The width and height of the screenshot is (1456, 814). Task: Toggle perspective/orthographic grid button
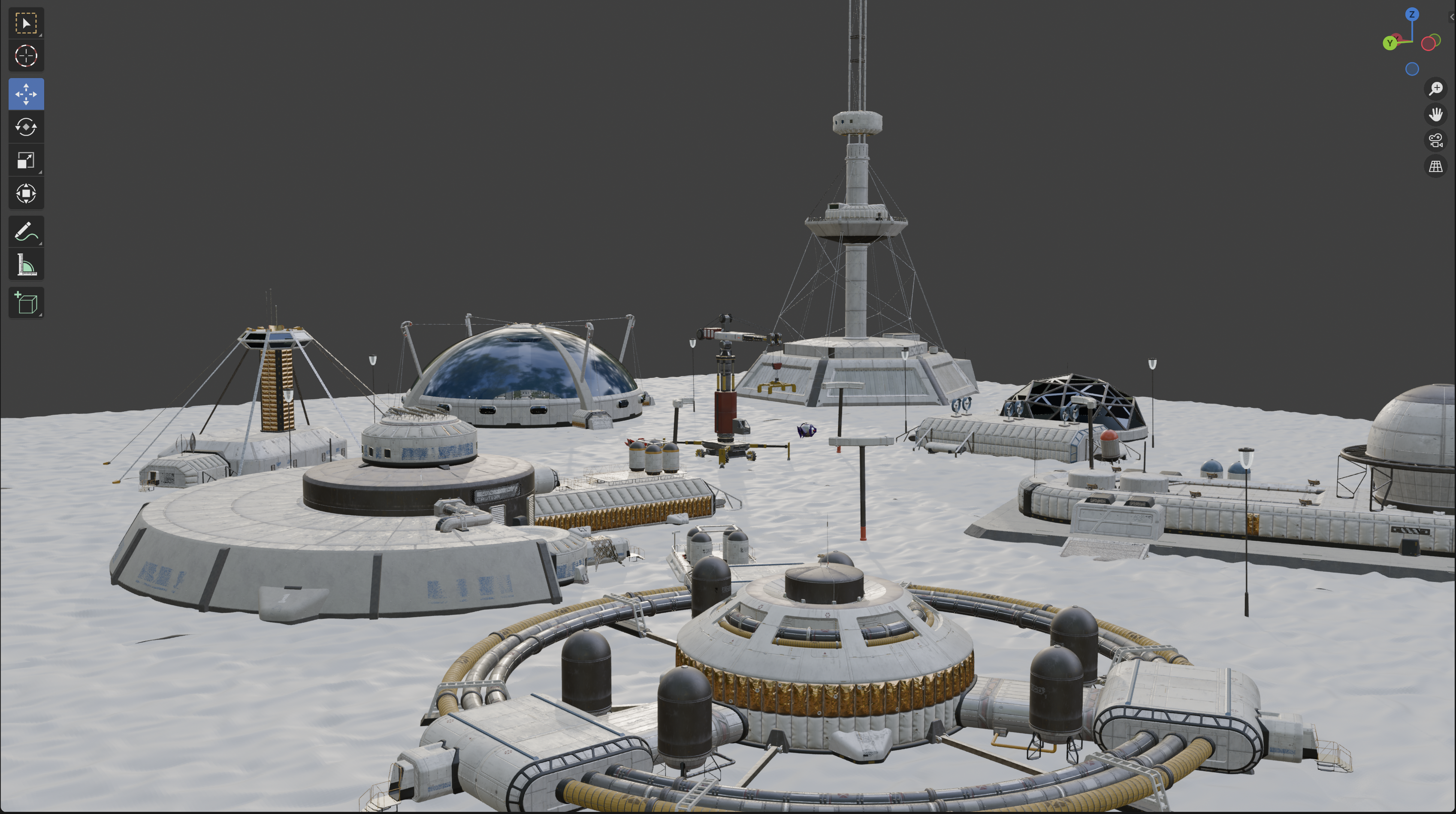(x=1436, y=167)
